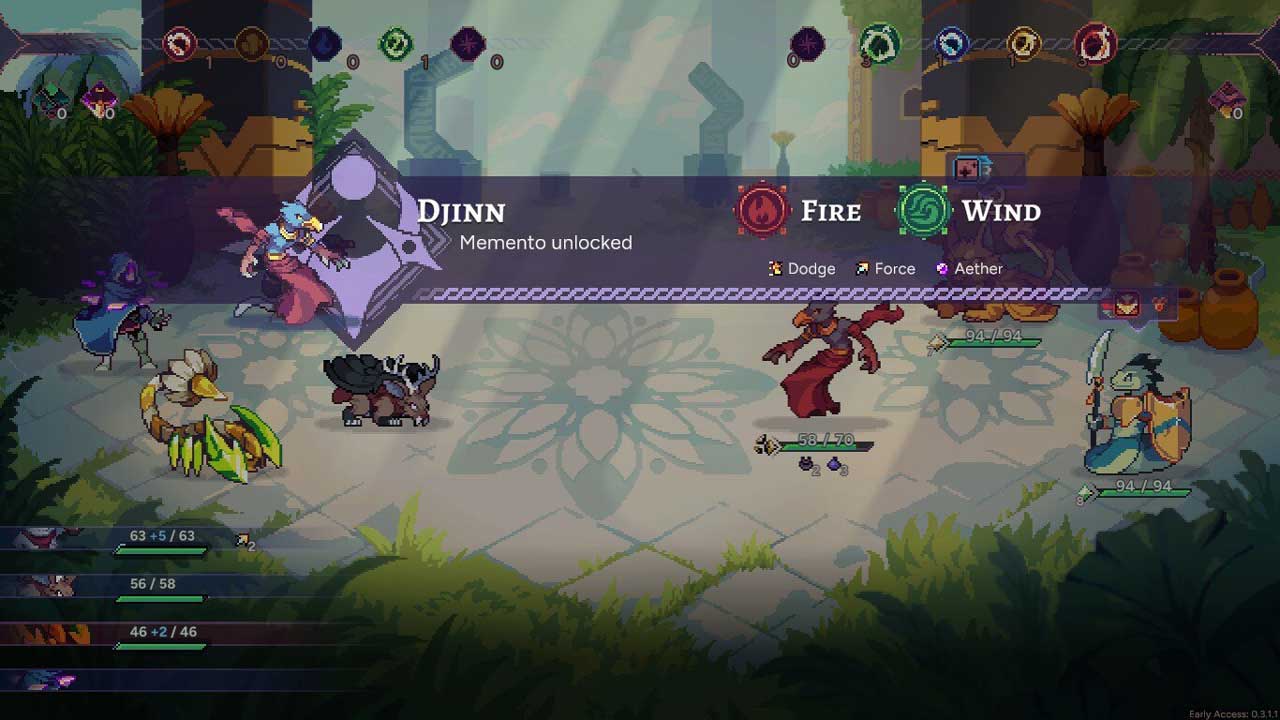Click the player's dark blue water aether icon

pos(324,44)
